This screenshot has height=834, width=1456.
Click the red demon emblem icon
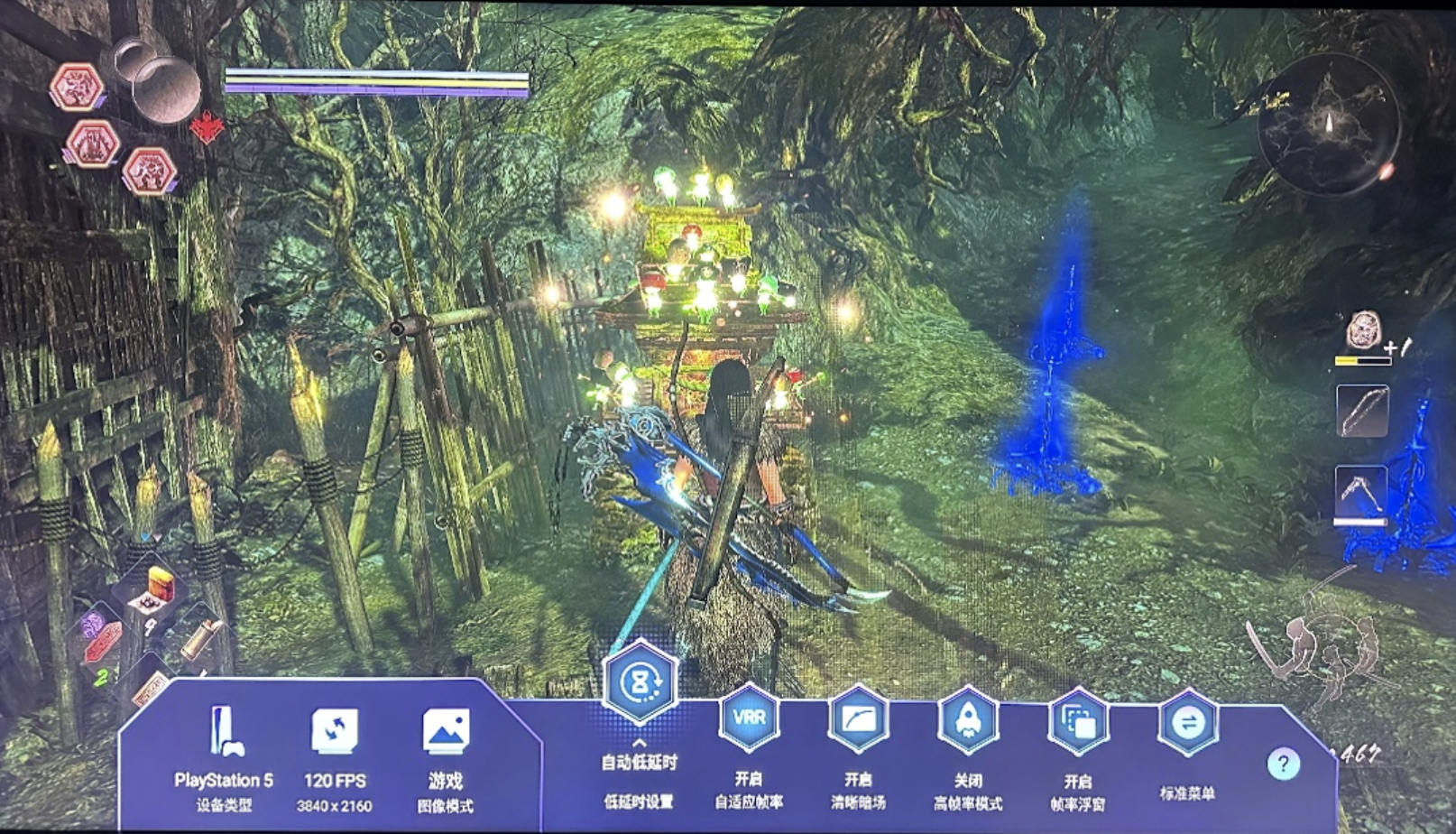pos(207,128)
